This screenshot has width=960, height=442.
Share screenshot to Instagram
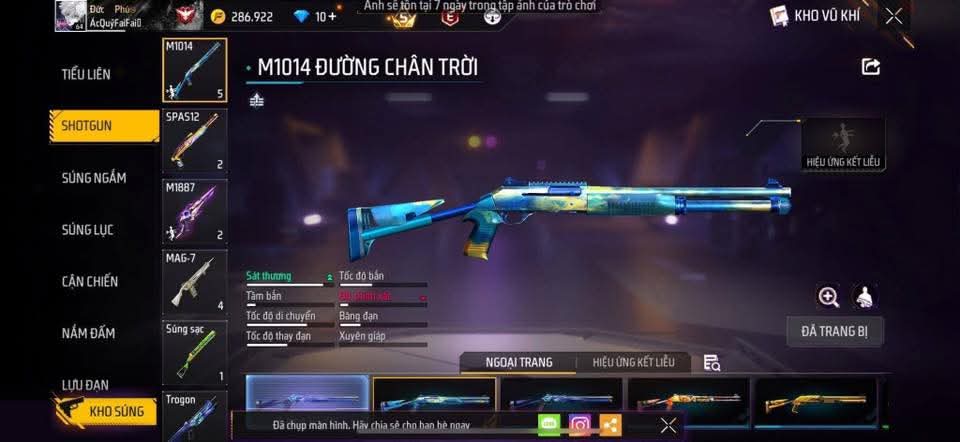point(580,425)
